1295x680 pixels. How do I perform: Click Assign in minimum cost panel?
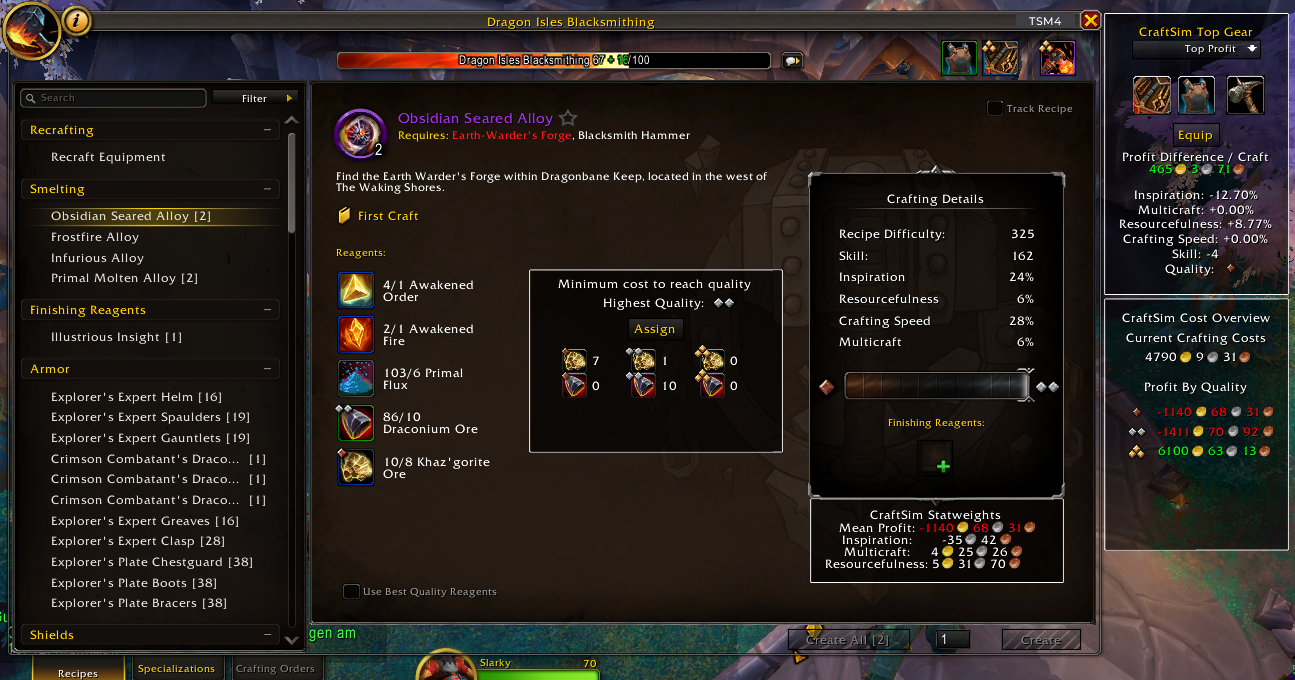[x=655, y=329]
